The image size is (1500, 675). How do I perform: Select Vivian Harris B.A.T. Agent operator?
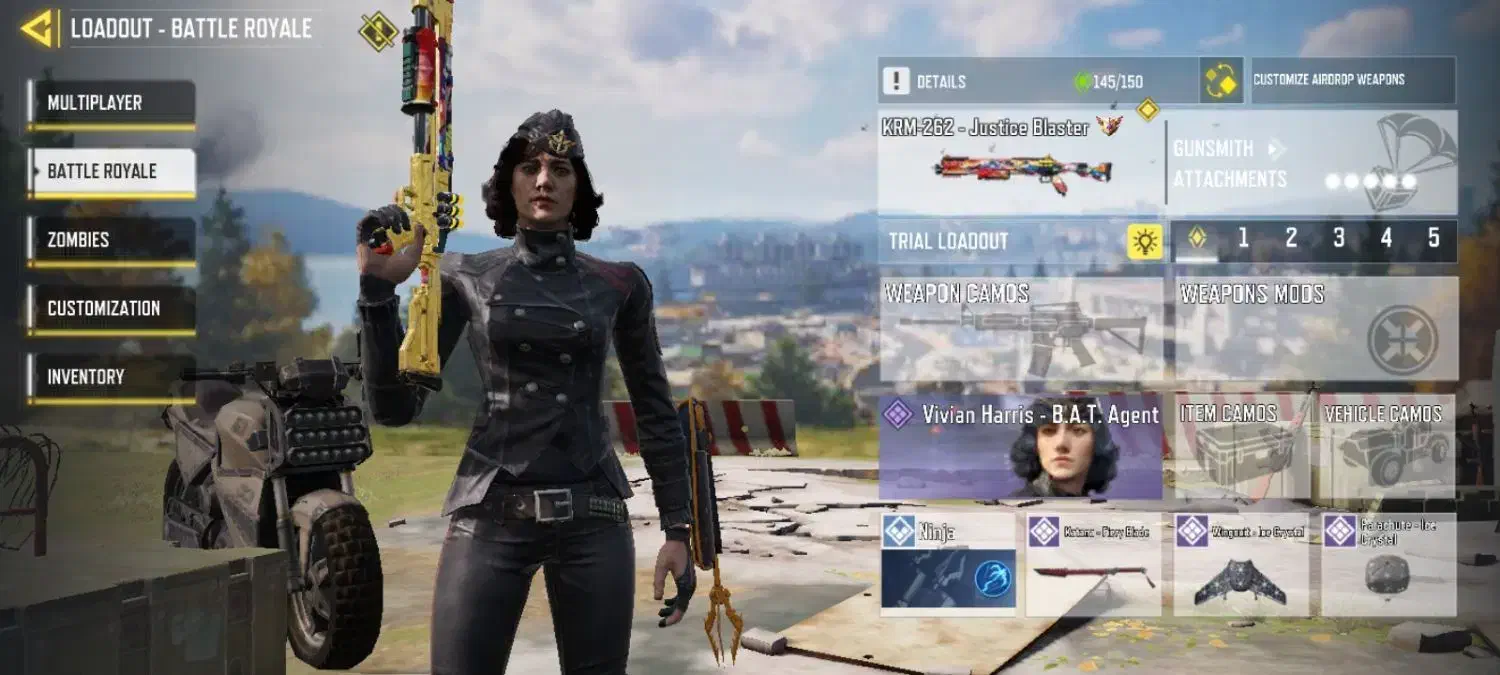click(1020, 446)
